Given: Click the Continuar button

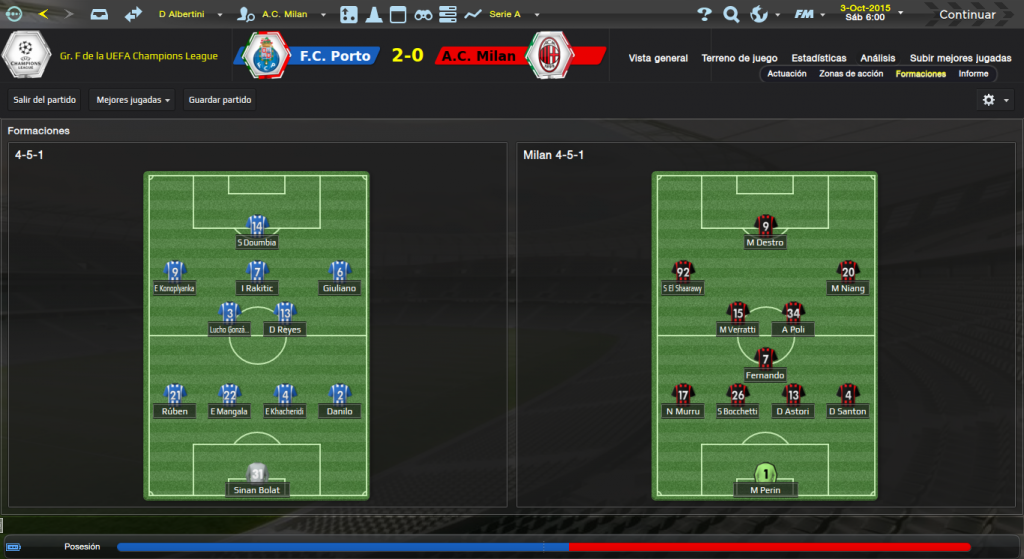Looking at the screenshot, I should 966,15.
